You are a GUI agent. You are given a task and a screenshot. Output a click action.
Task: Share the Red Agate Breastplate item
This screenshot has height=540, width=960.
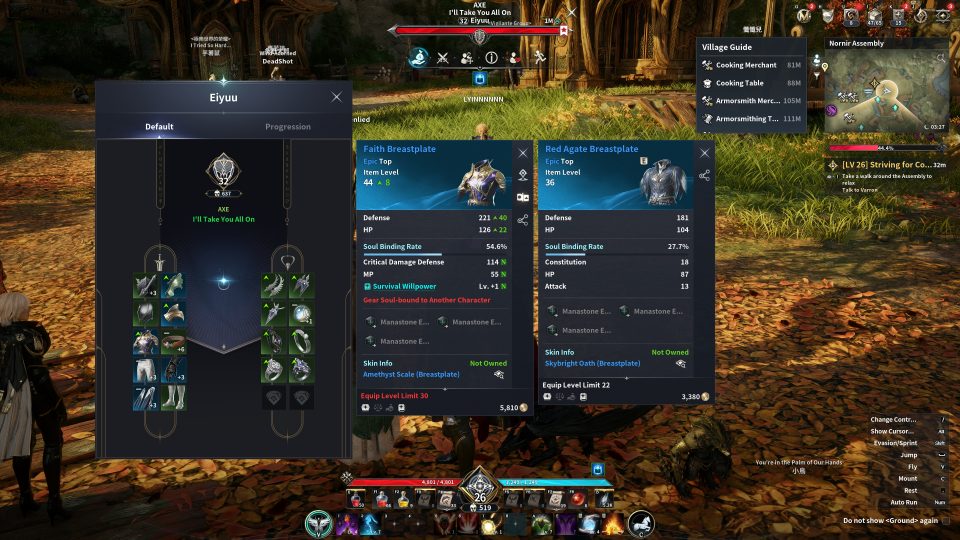[x=705, y=175]
